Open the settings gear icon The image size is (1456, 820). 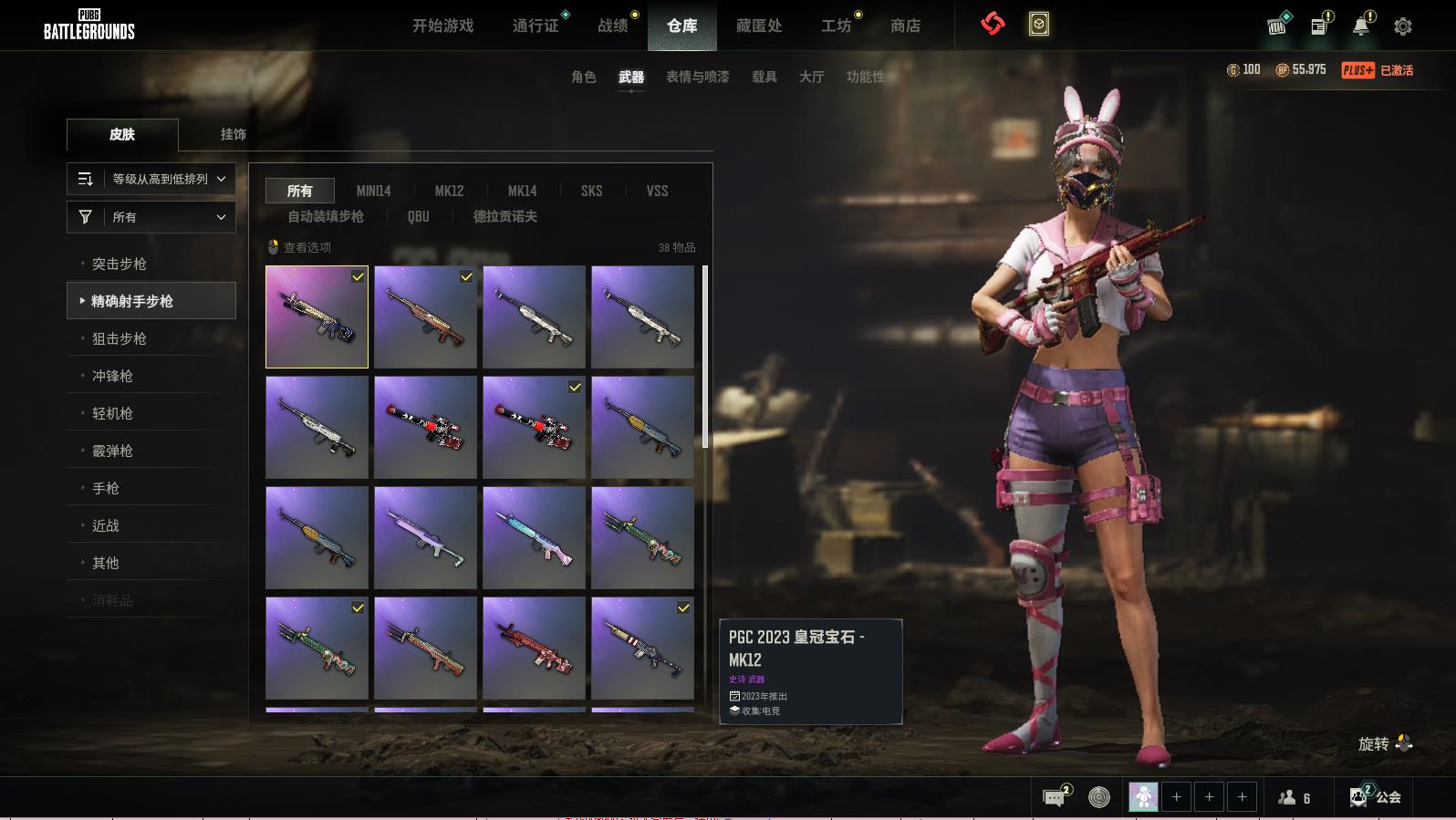1403,26
